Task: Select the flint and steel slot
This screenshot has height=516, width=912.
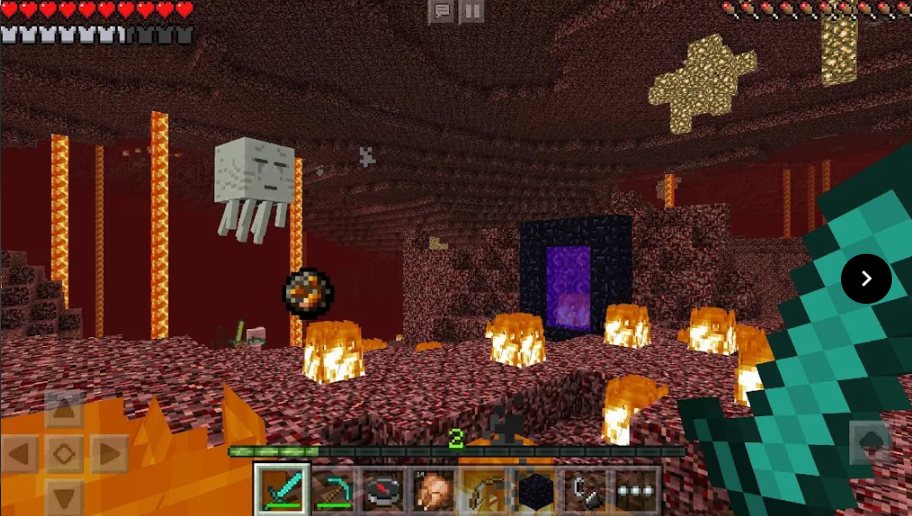Action: point(586,490)
